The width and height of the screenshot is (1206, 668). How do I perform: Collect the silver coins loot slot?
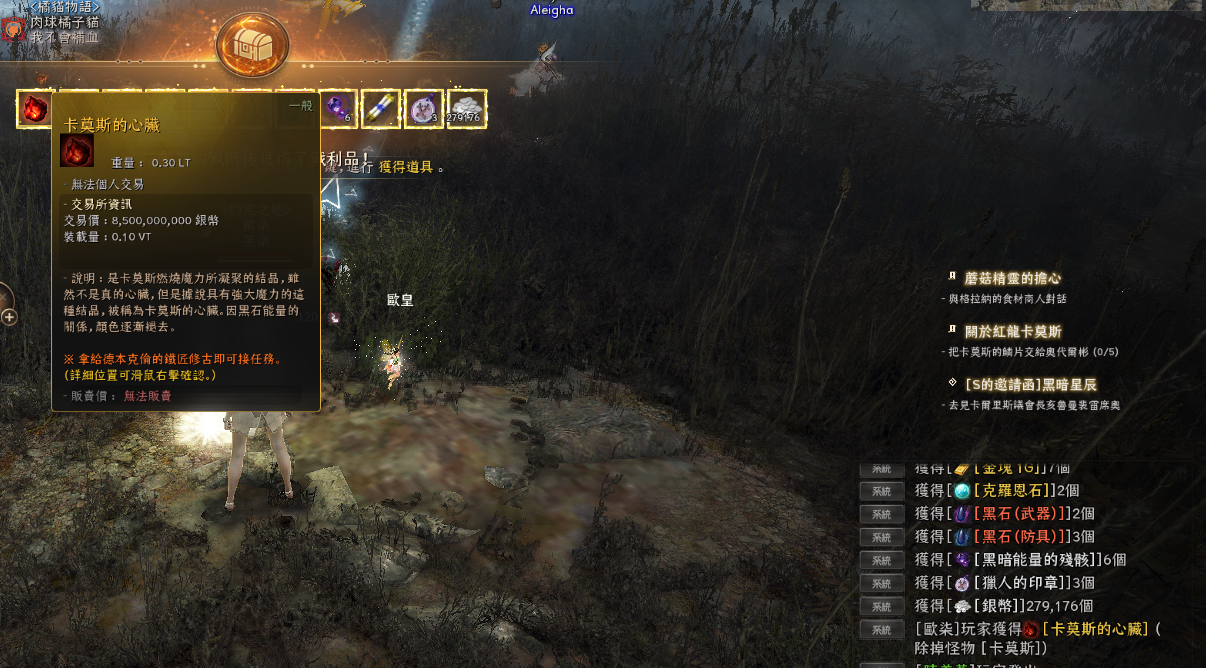tap(467, 109)
